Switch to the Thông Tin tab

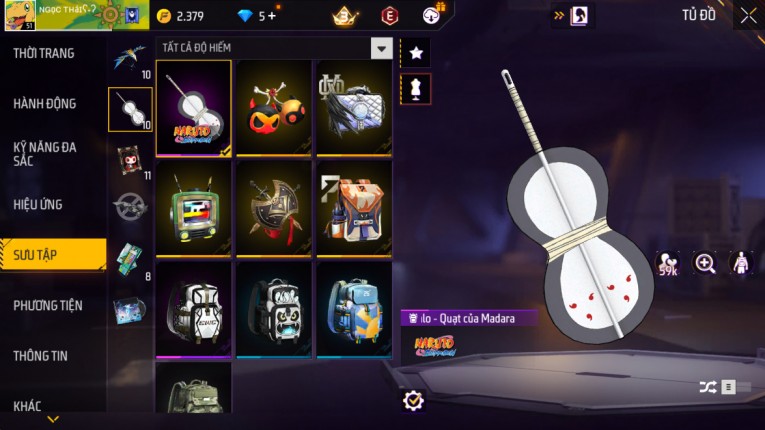pyautogui.click(x=42, y=355)
